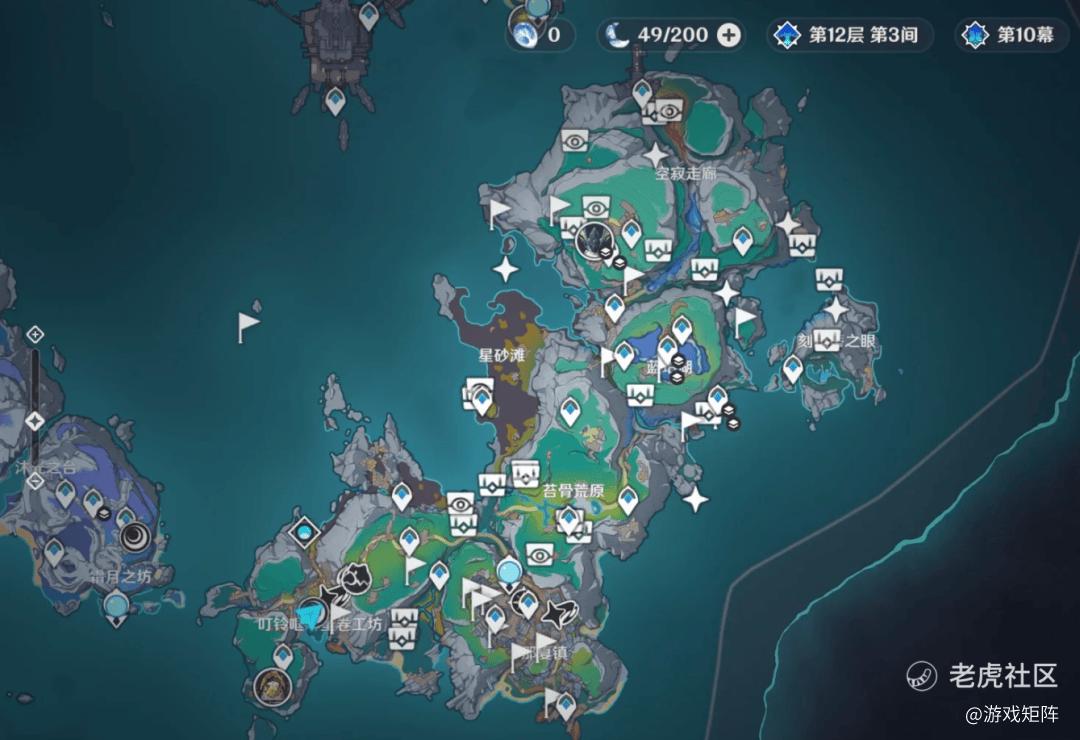The image size is (1080, 740).
Task: Click the star marker southeast of 苔骨荒原
Action: coord(696,499)
